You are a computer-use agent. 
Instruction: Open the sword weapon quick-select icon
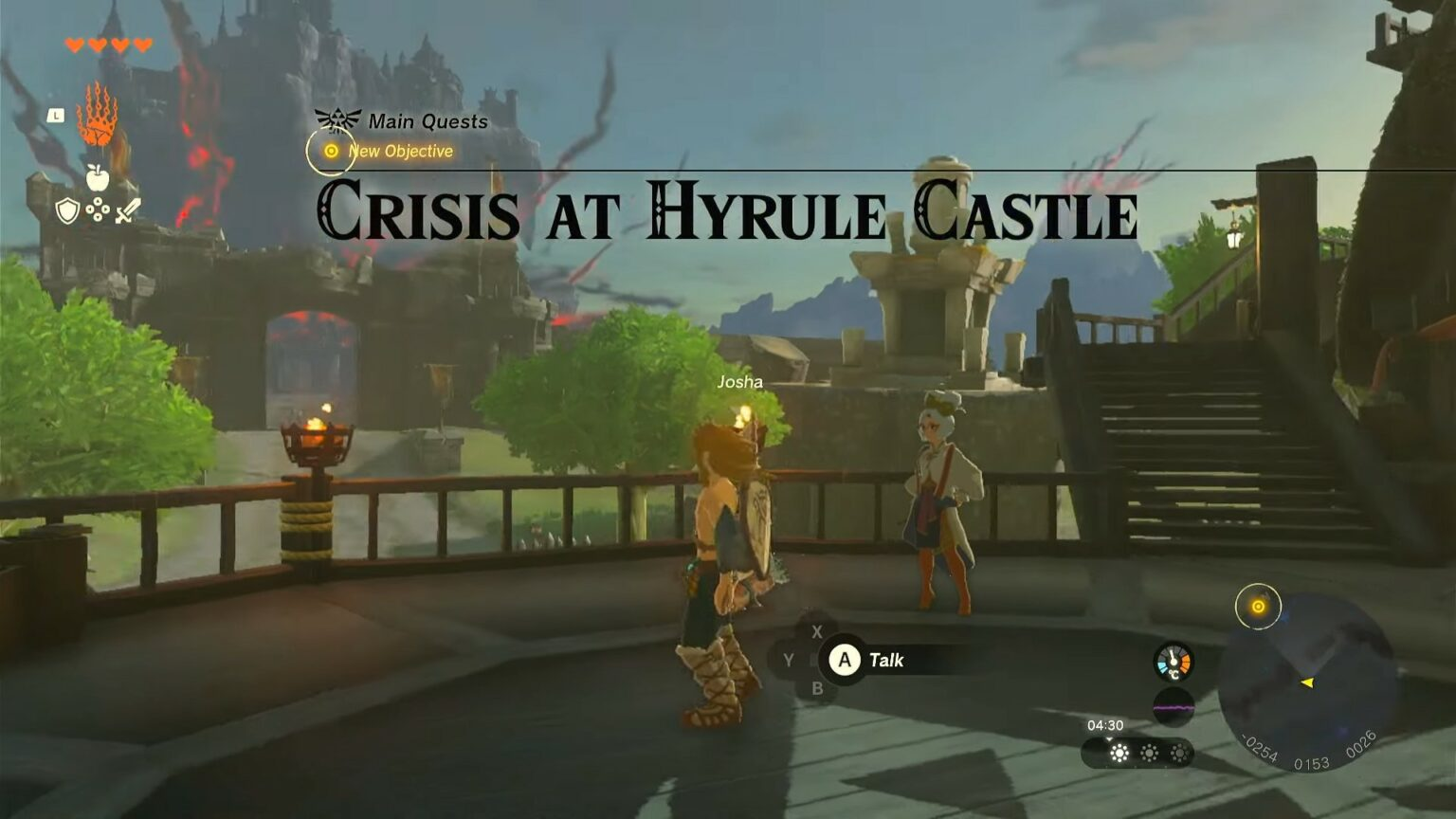pos(128,210)
